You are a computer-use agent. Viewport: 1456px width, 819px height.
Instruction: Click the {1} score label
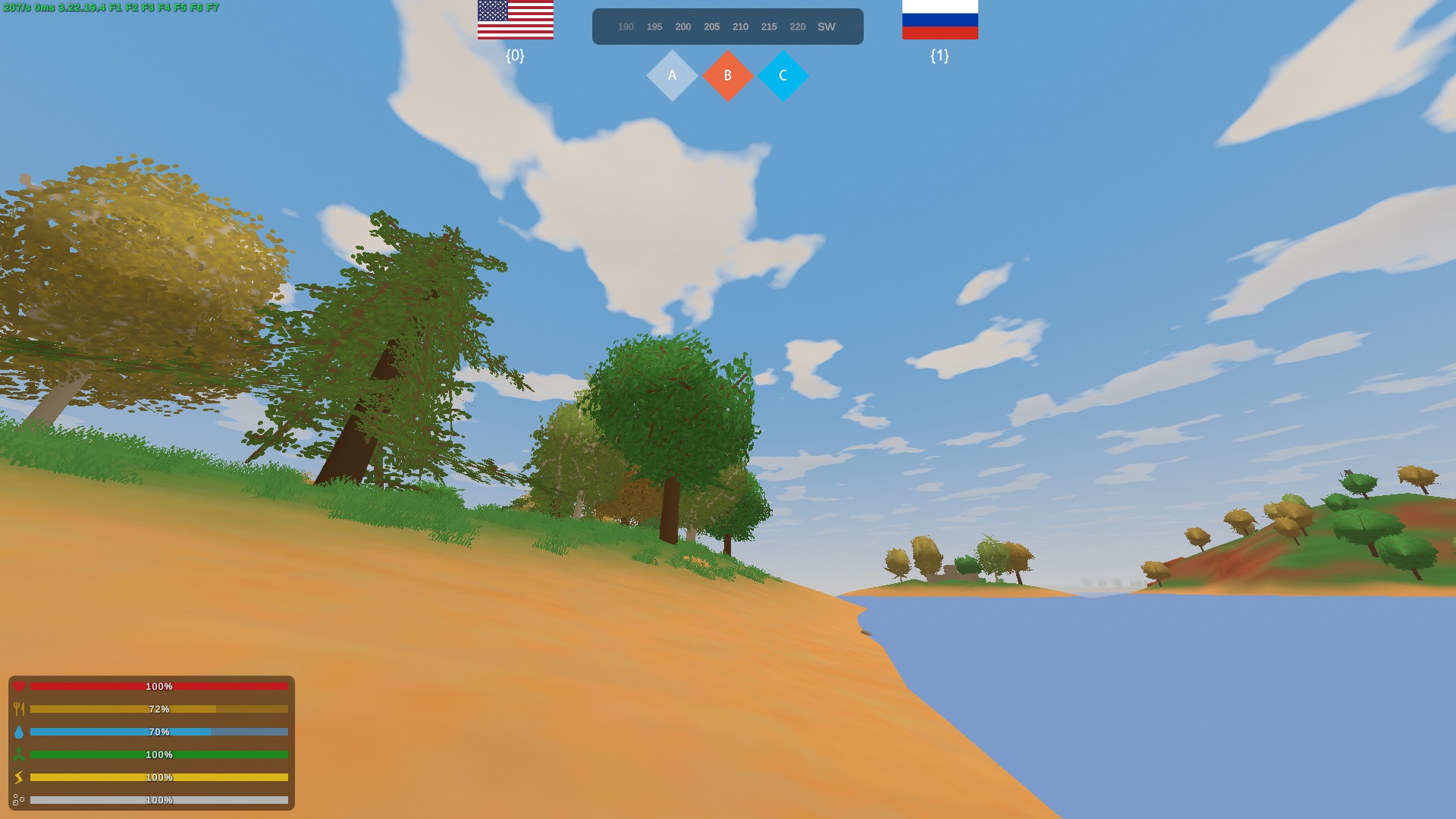click(940, 55)
